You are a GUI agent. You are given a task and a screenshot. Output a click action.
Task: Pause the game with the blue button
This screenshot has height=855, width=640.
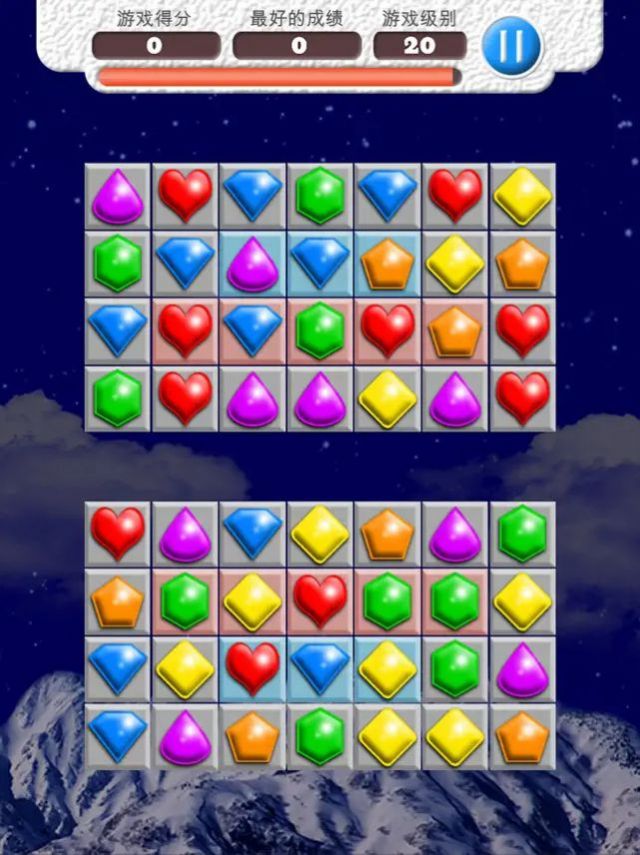coord(511,46)
